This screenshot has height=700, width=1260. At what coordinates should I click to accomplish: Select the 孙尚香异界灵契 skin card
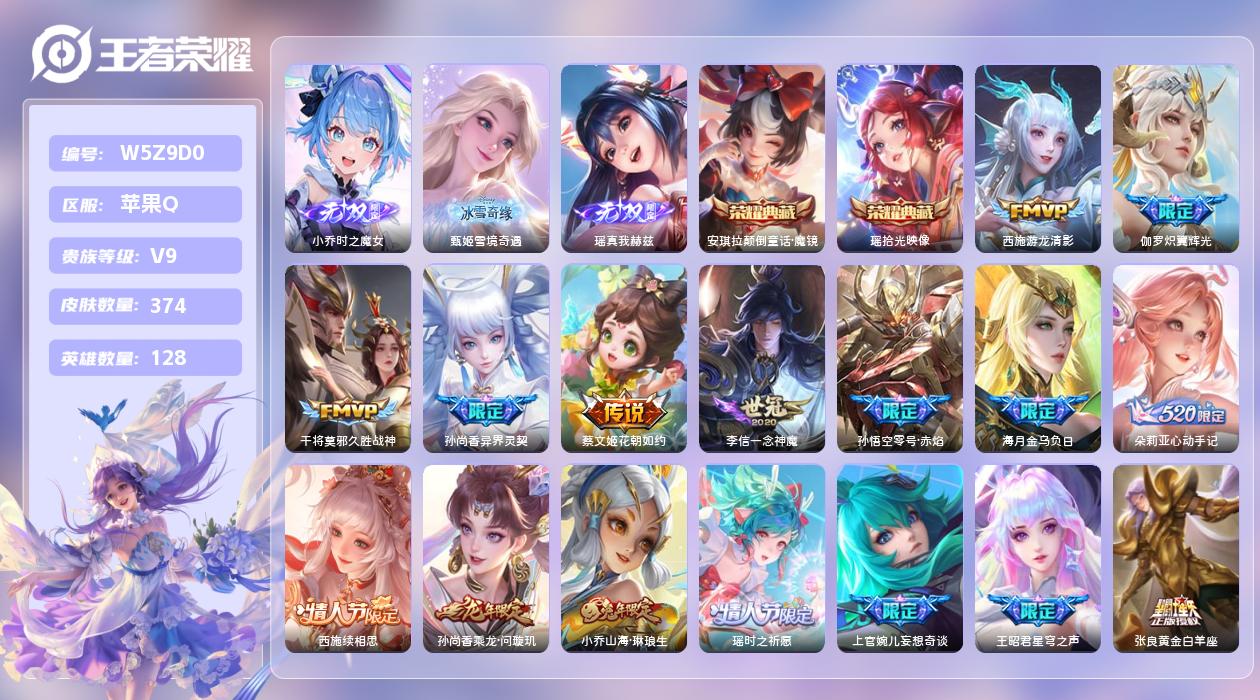(486, 358)
